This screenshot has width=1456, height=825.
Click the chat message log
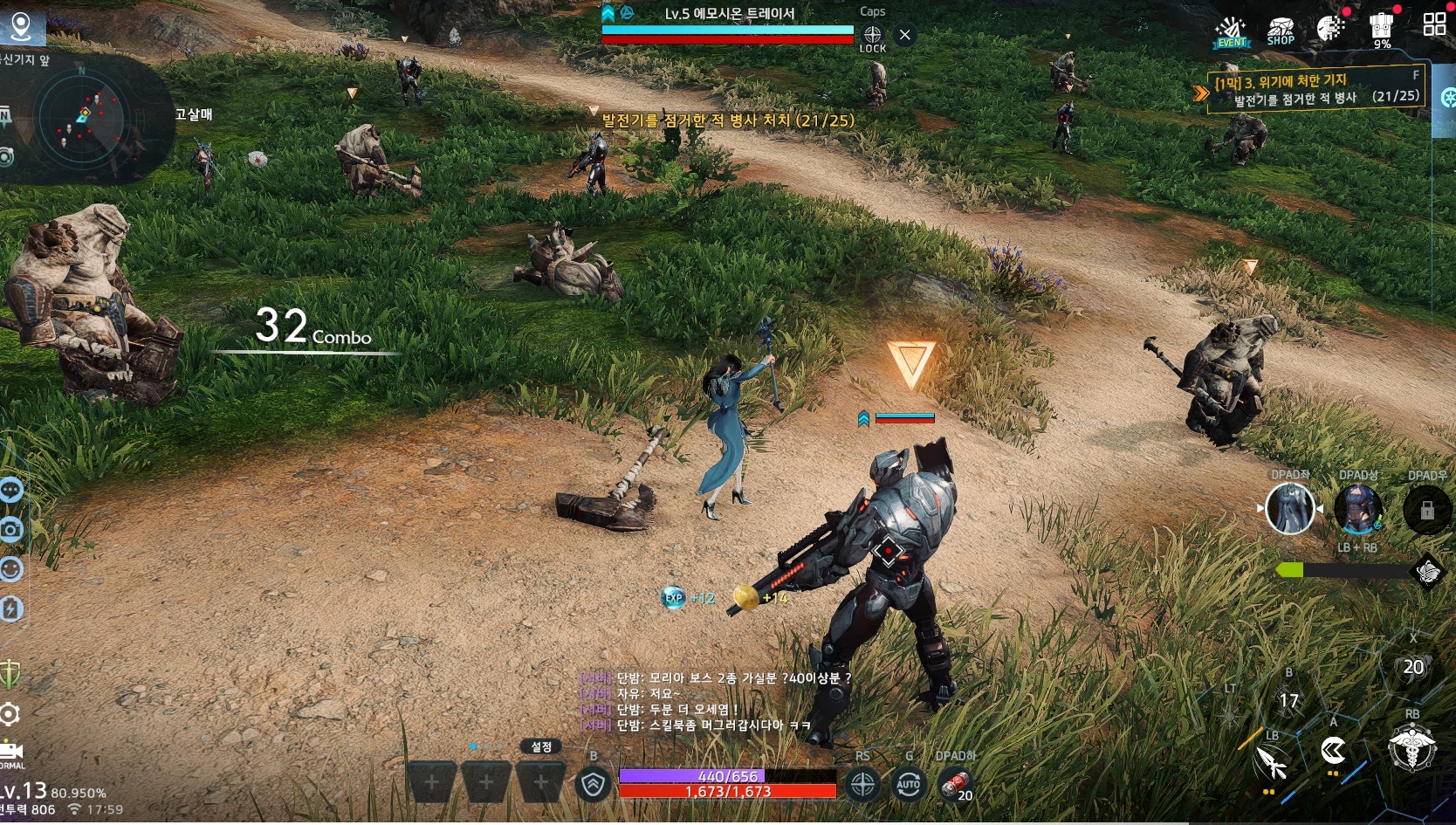tap(716, 702)
